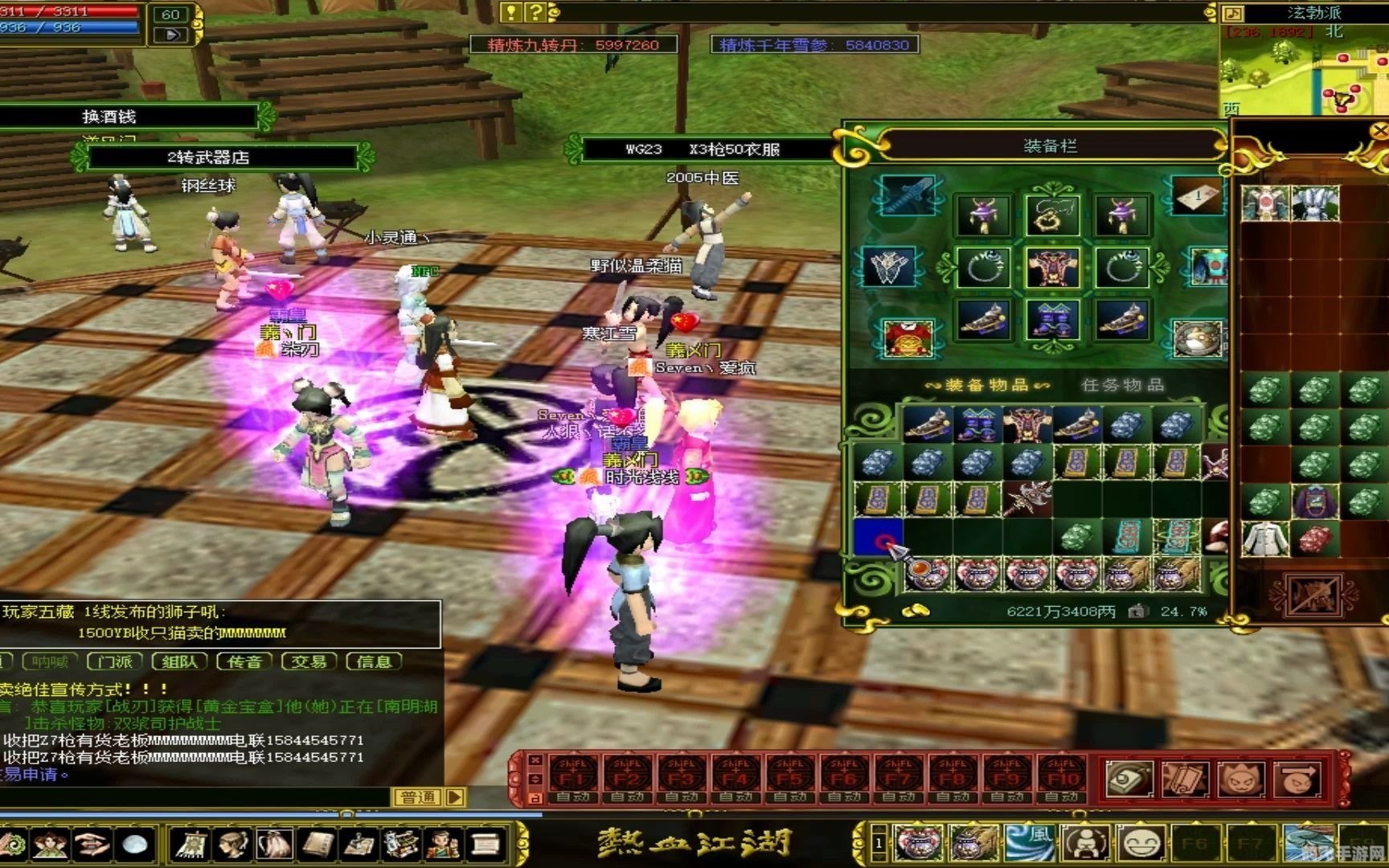The height and width of the screenshot is (868, 1389).
Task: Click the equipped necklace slot
Action: point(1051,215)
